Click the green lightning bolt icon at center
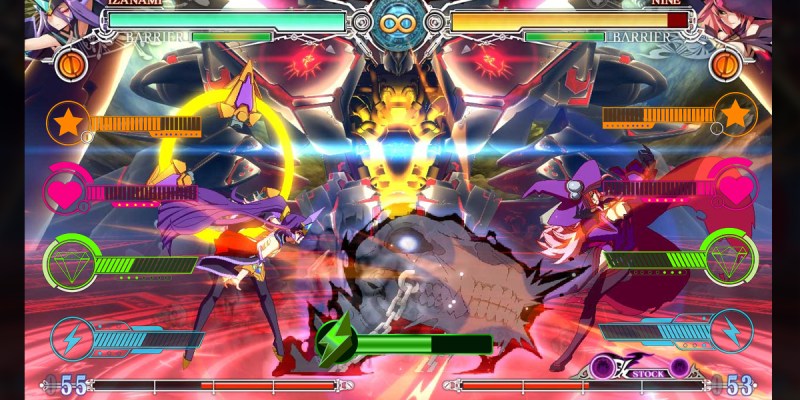The height and width of the screenshot is (400, 800). click(333, 343)
